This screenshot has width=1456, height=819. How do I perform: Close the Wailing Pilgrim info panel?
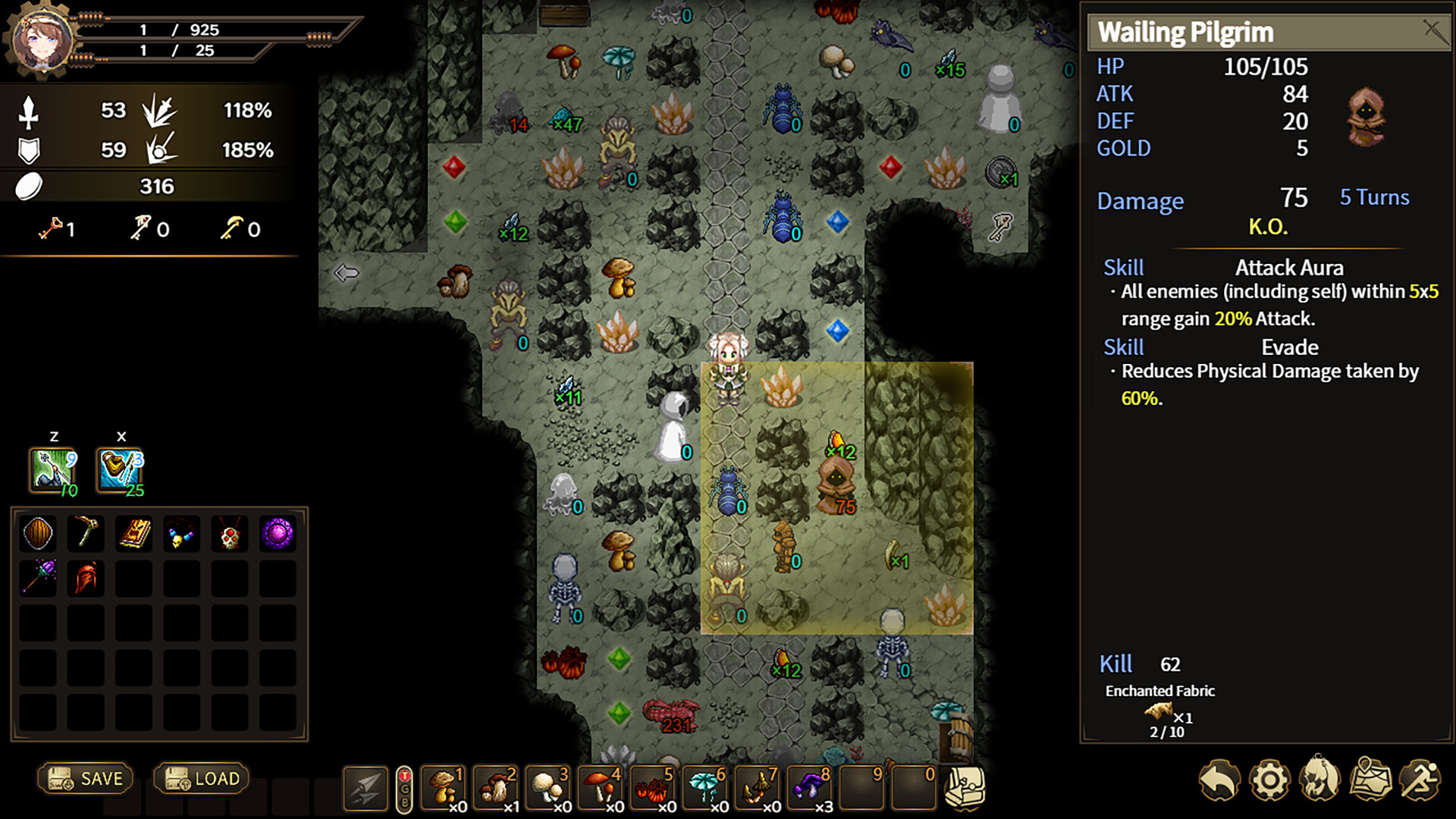pyautogui.click(x=1432, y=31)
